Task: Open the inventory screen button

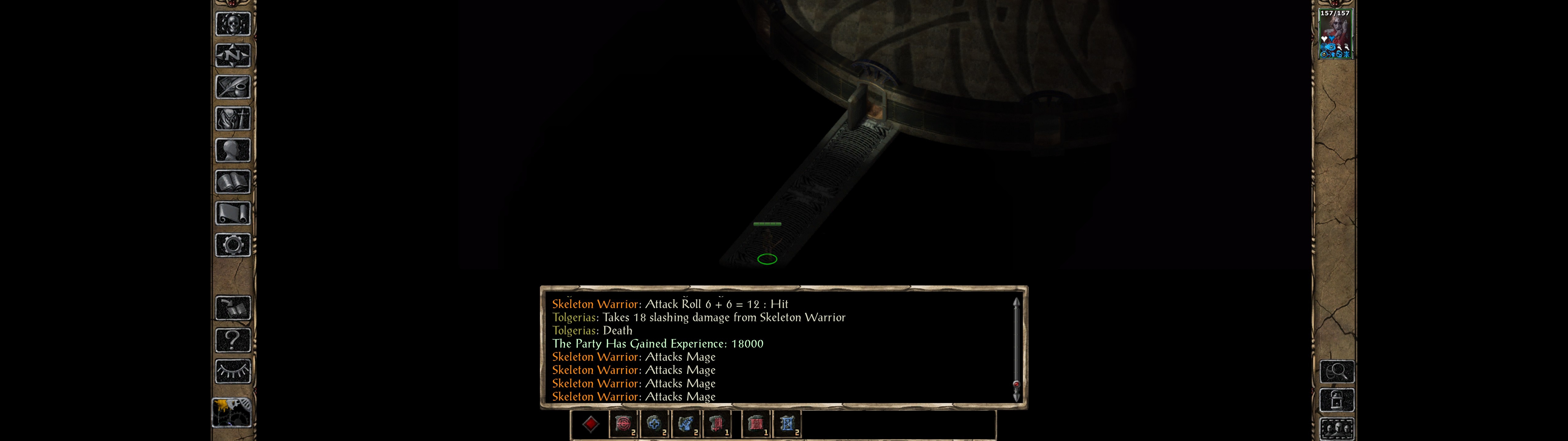Action: [x=232, y=119]
